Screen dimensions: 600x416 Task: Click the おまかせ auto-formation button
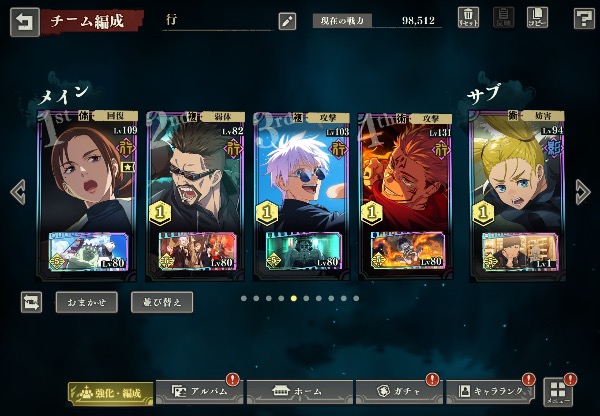(86, 301)
